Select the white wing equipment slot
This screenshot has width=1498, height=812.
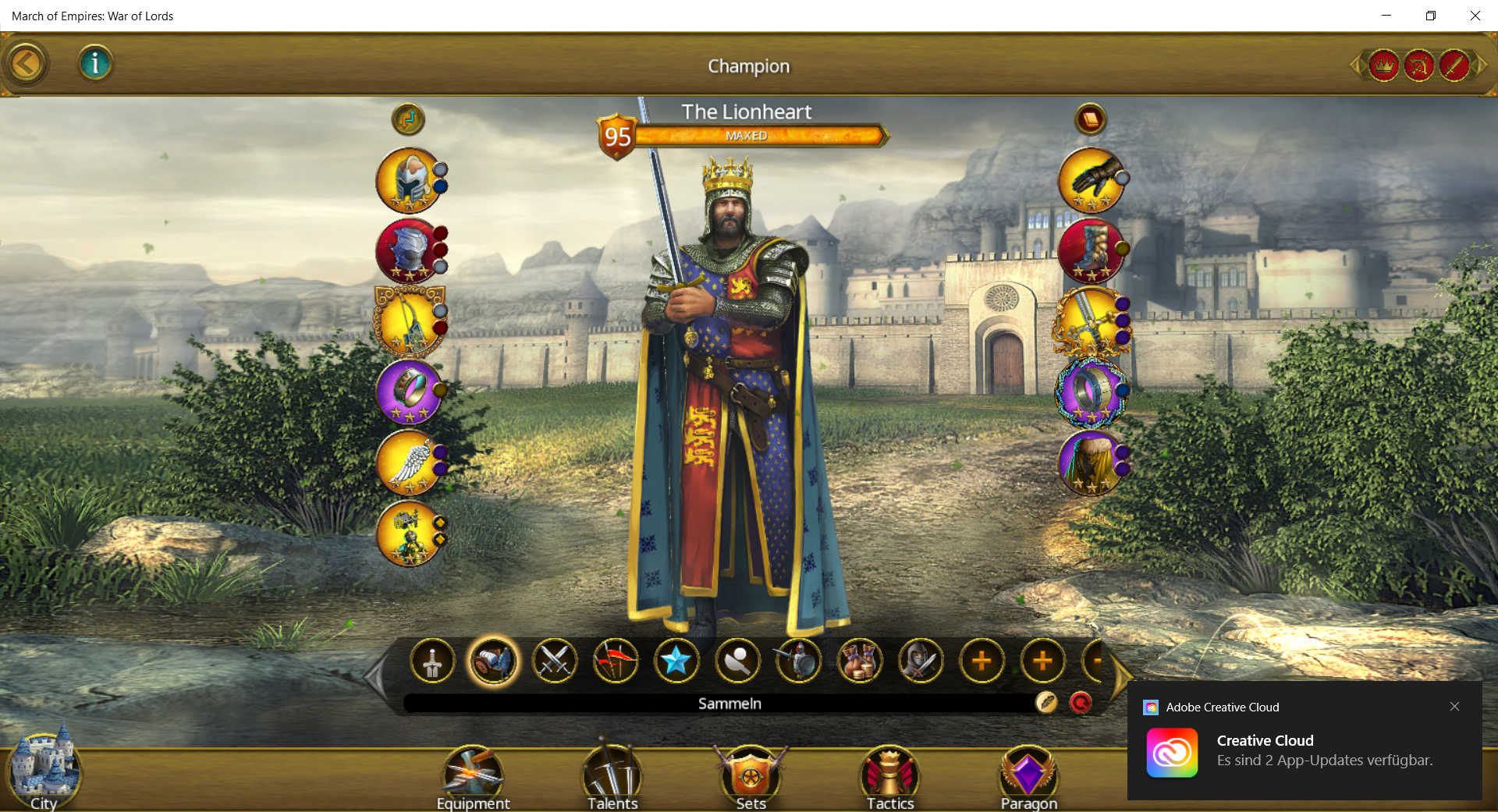coord(410,462)
